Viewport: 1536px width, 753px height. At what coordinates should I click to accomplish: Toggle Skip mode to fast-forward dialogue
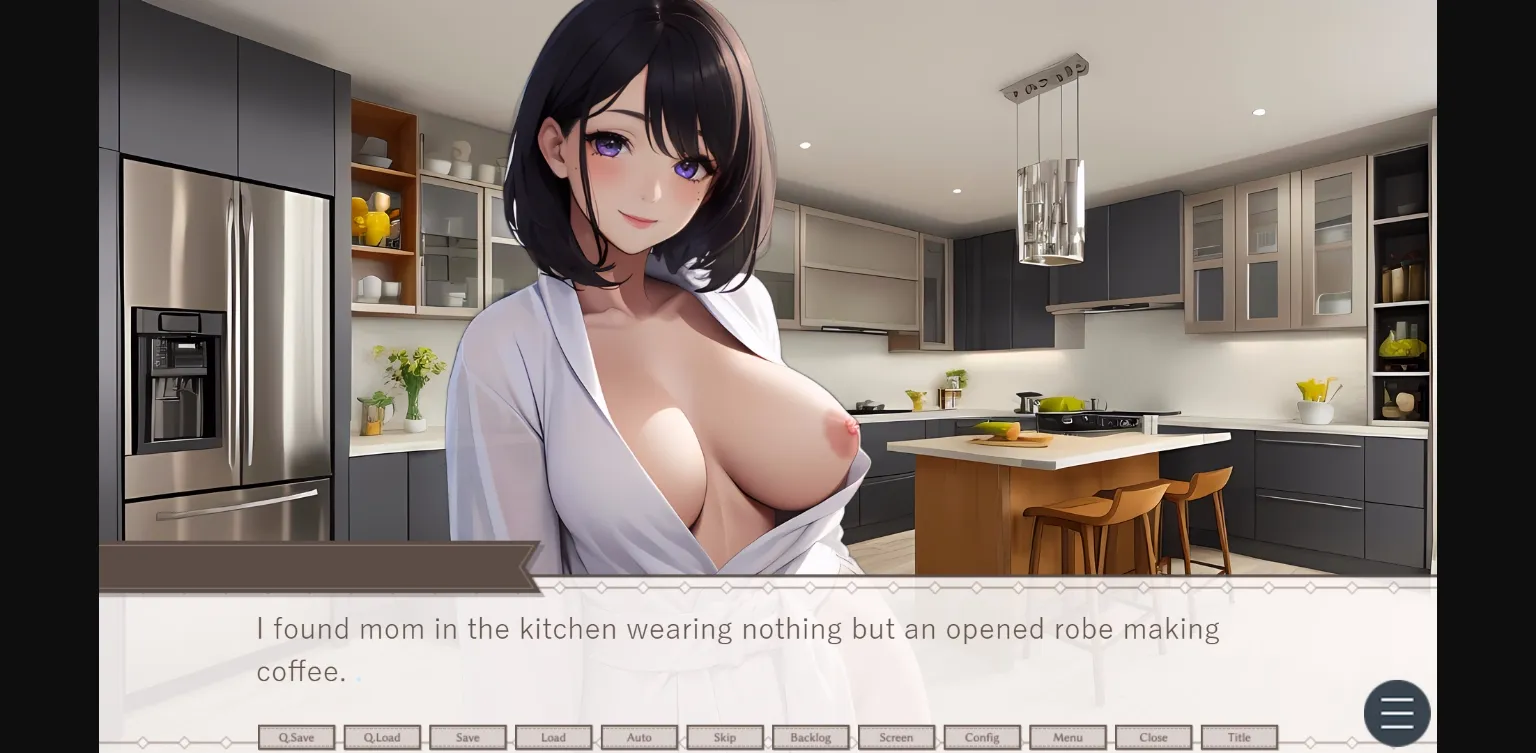pos(724,737)
